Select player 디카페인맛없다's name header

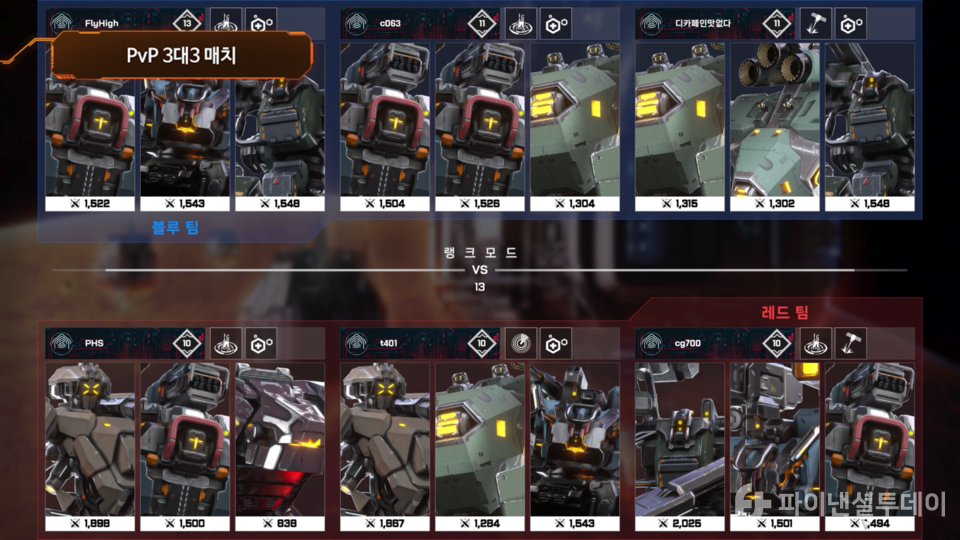pyautogui.click(x=690, y=22)
